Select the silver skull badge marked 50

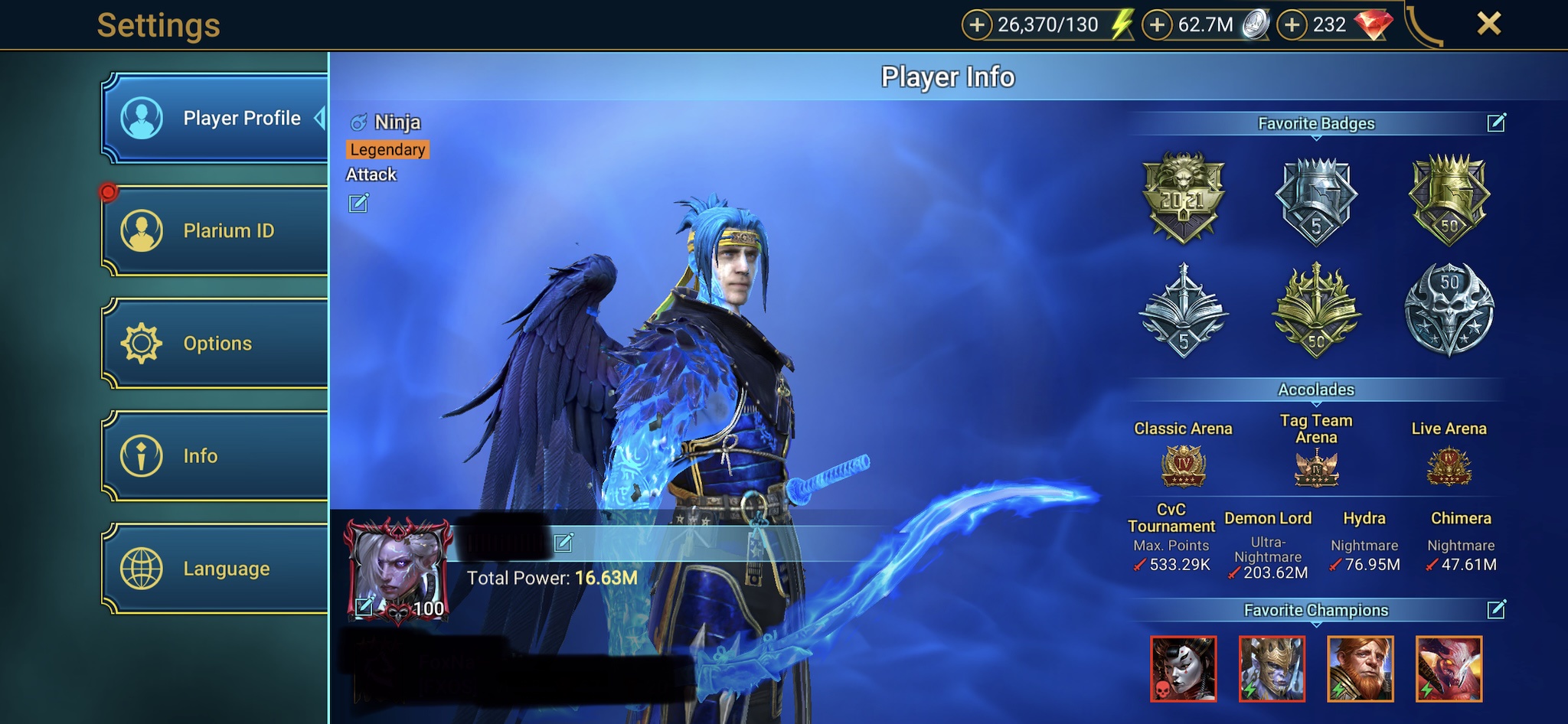(x=1449, y=309)
